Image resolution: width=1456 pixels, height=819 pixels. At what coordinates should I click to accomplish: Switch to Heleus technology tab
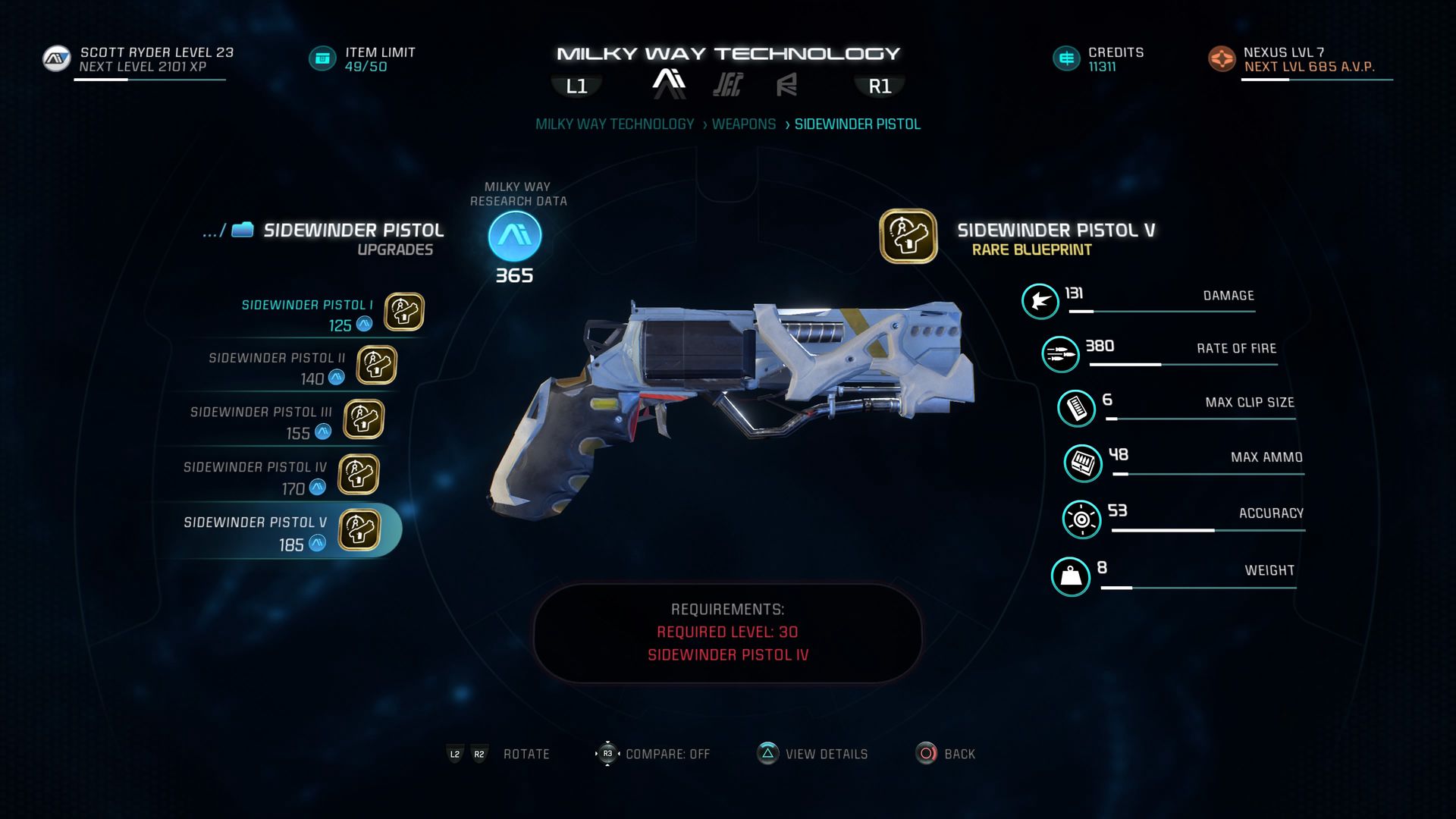(x=727, y=84)
